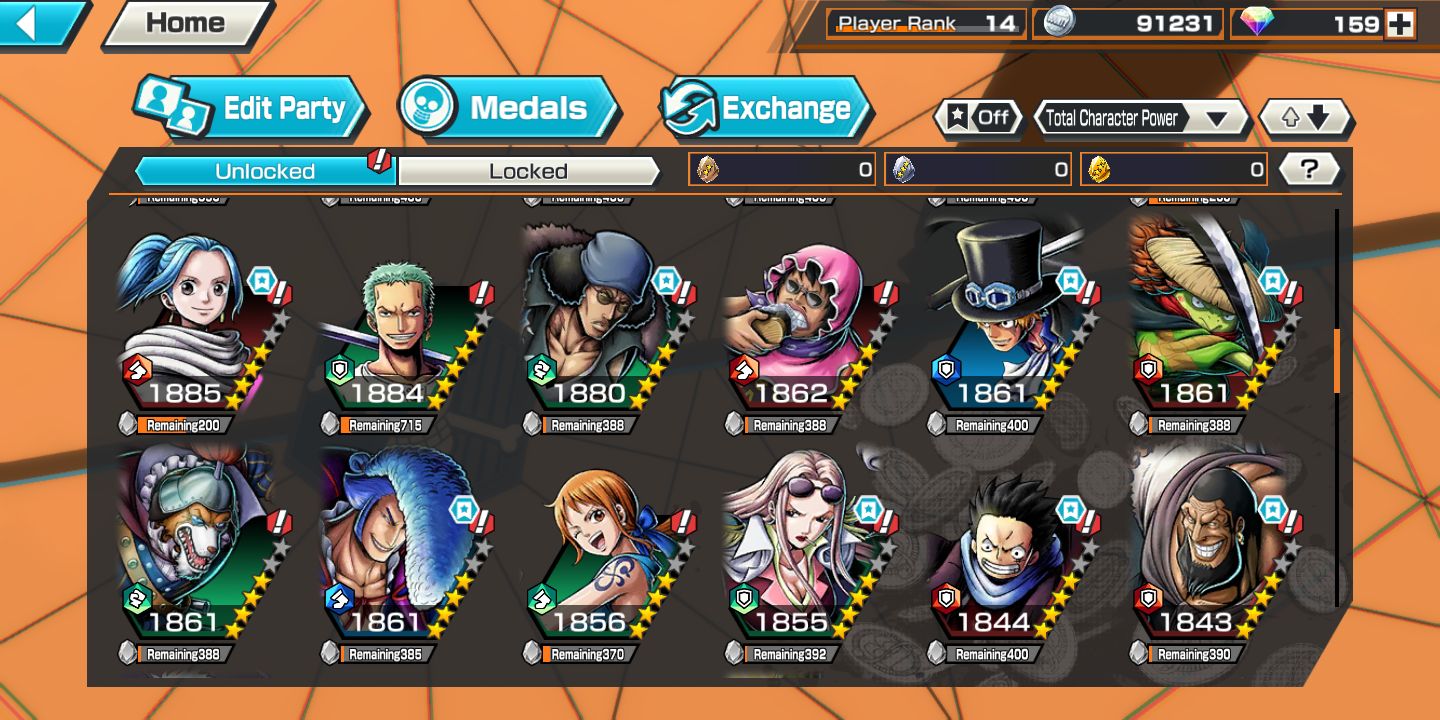Switch to the Locked tab
The image size is (1440, 720).
(528, 171)
